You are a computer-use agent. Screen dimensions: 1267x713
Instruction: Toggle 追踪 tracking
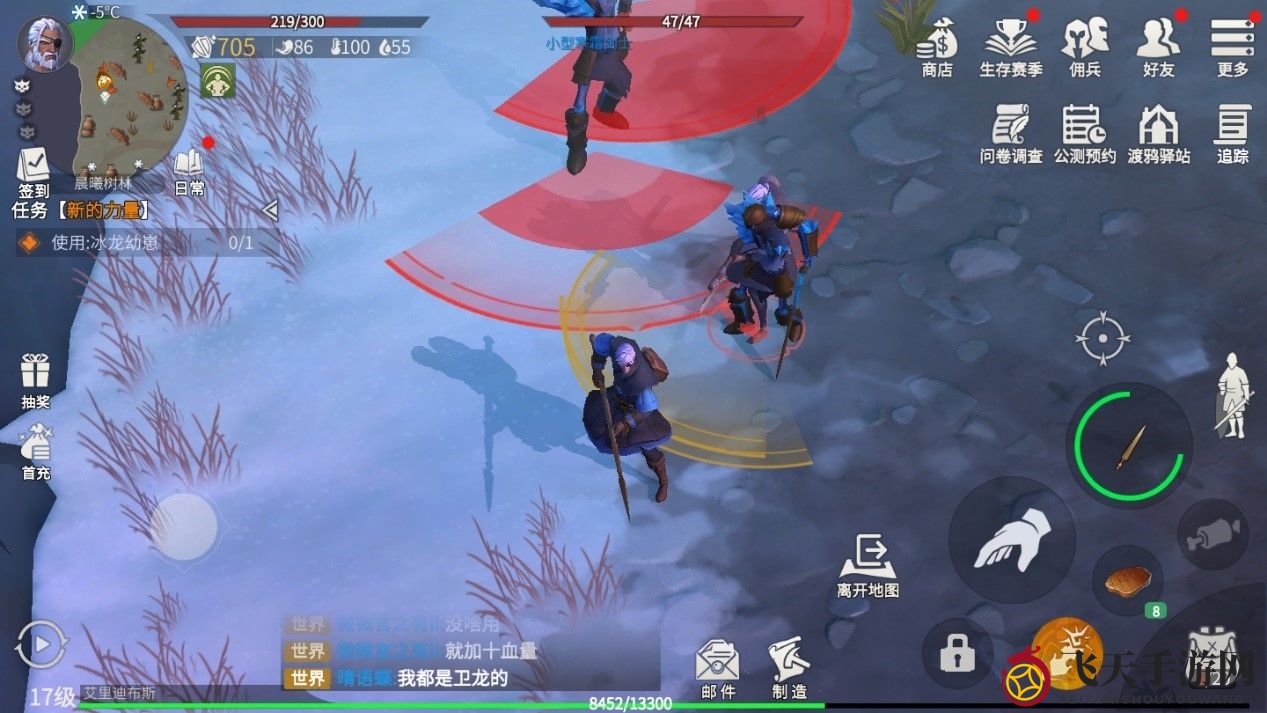click(x=1232, y=133)
